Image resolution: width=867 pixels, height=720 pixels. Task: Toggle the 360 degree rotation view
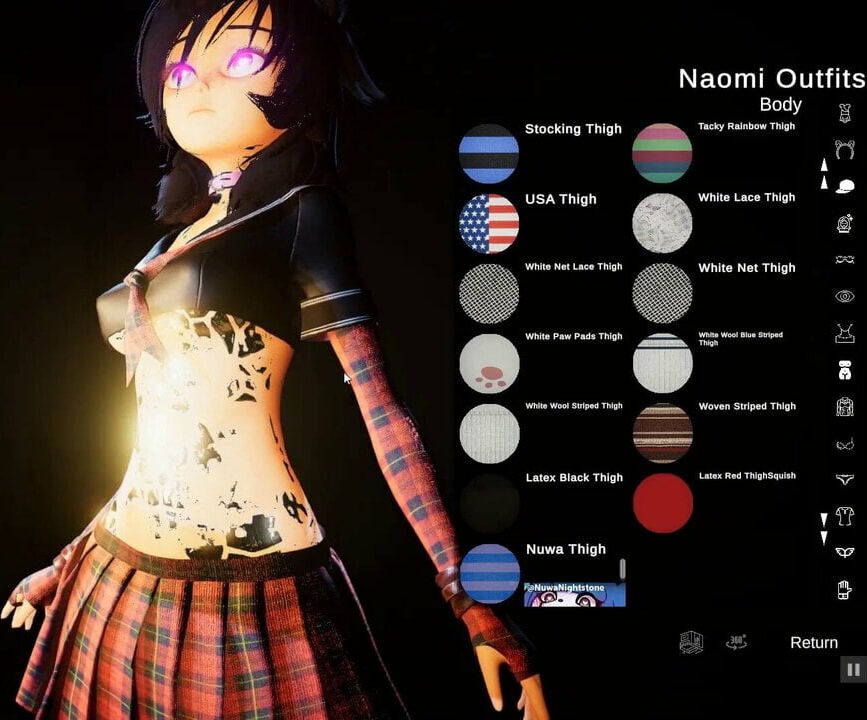pos(736,642)
